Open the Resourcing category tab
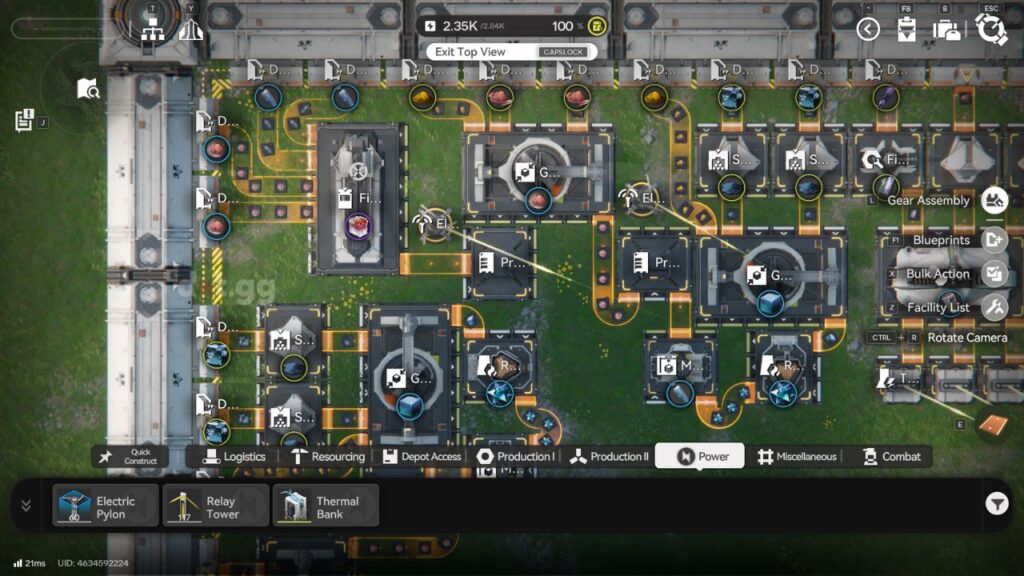Image resolution: width=1024 pixels, height=576 pixels. click(328, 457)
